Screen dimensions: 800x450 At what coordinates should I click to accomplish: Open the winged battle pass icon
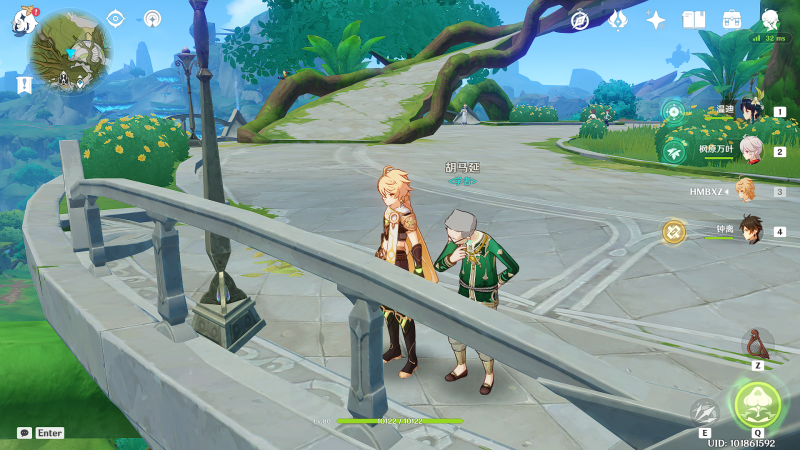click(x=618, y=20)
